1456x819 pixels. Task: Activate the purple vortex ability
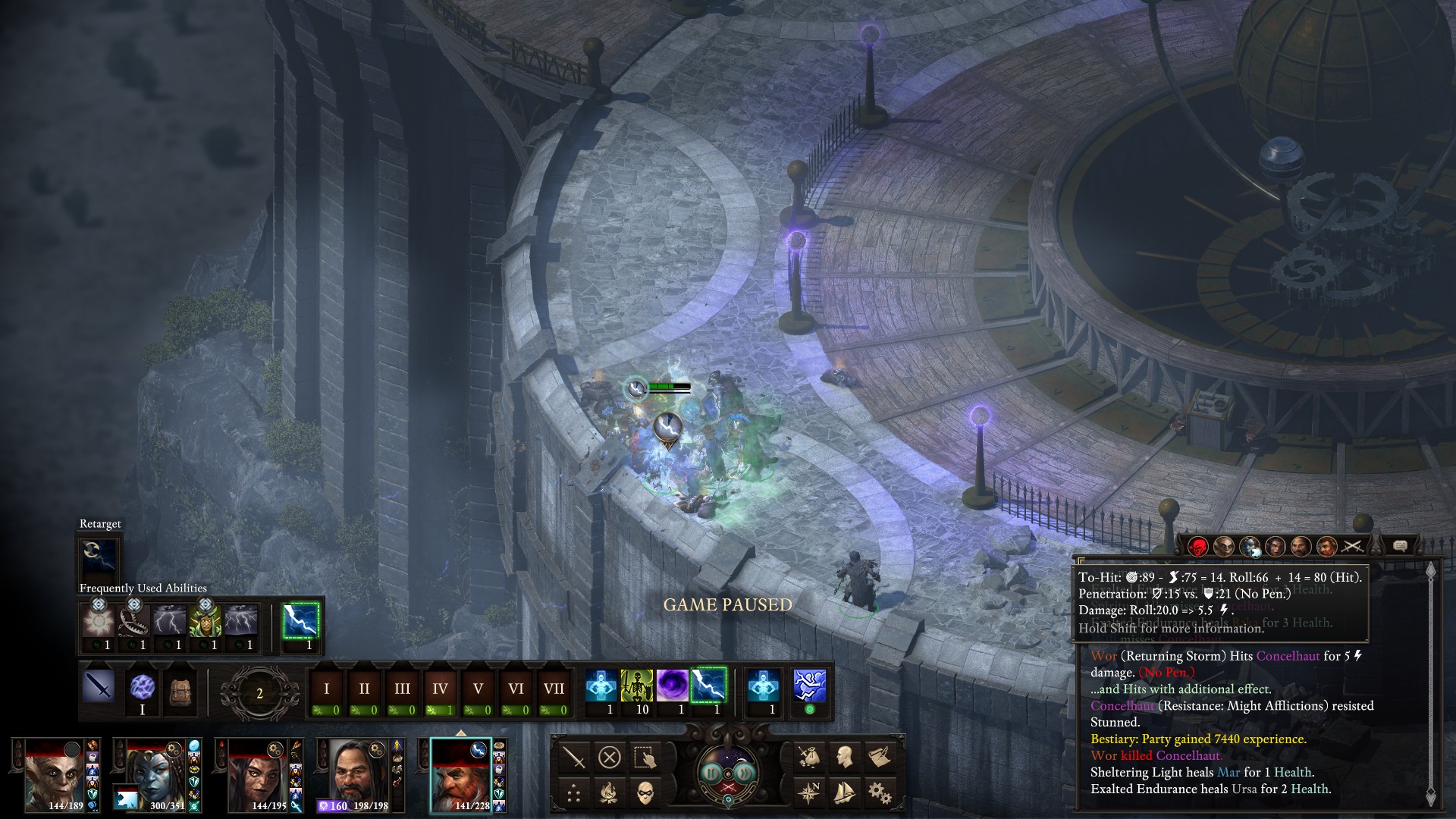pos(672,686)
